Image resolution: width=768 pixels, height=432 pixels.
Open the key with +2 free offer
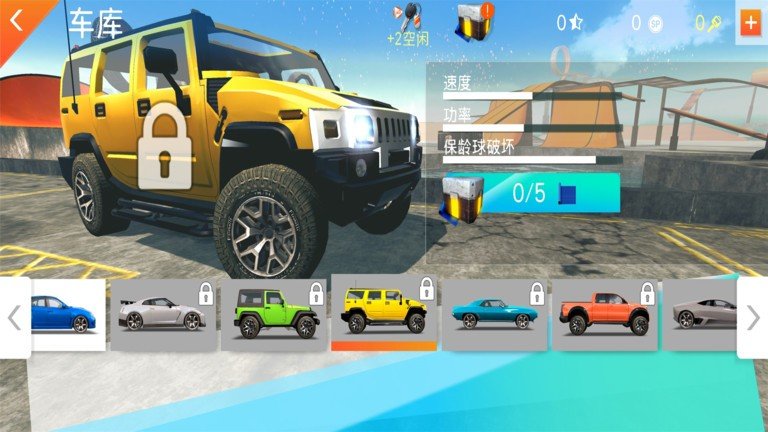pos(408,22)
